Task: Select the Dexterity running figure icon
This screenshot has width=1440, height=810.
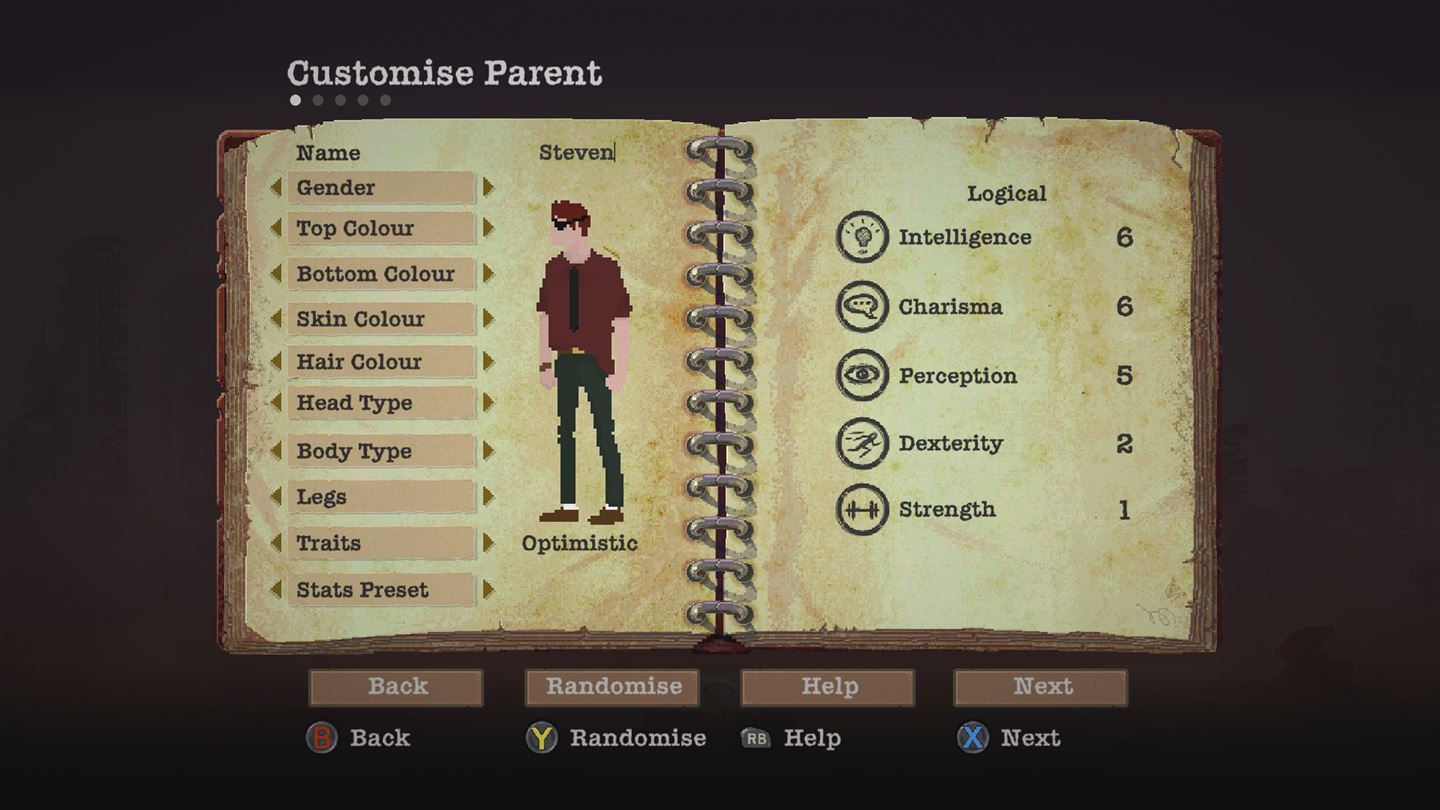Action: [860, 443]
